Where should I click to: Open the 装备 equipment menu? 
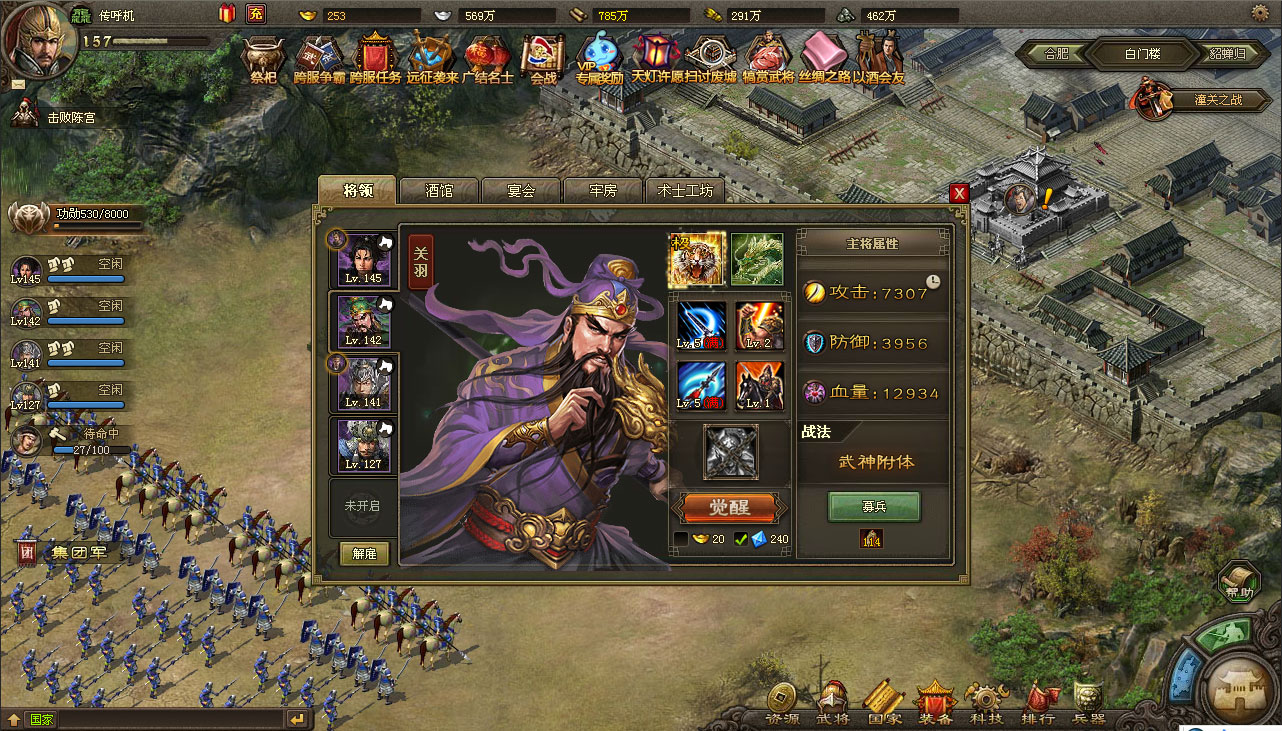936,704
